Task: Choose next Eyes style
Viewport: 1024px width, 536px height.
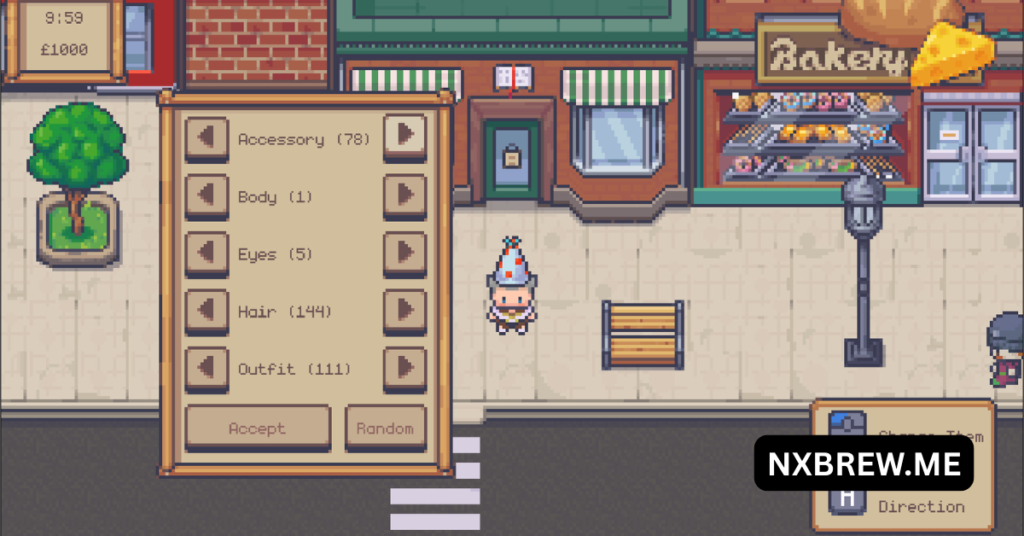Action: (x=405, y=253)
